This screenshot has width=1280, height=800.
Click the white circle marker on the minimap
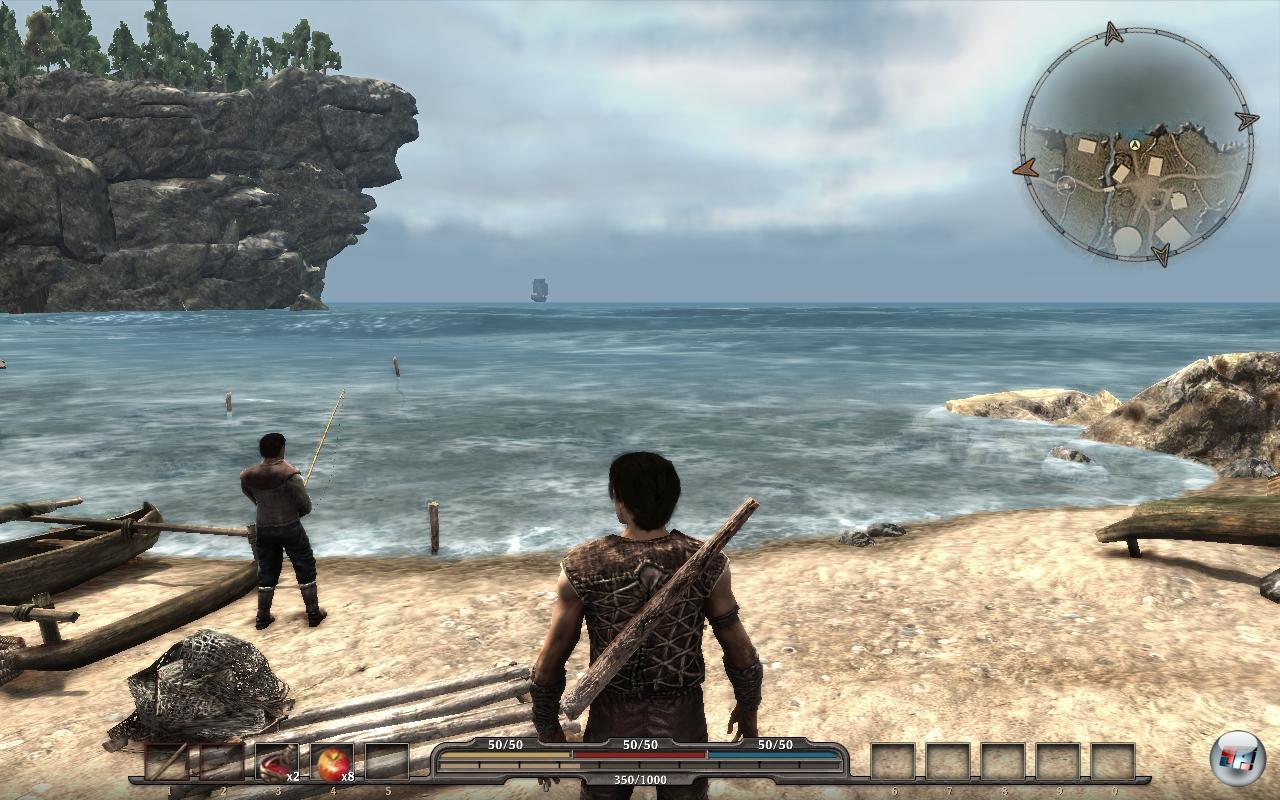pyautogui.click(x=1066, y=185)
